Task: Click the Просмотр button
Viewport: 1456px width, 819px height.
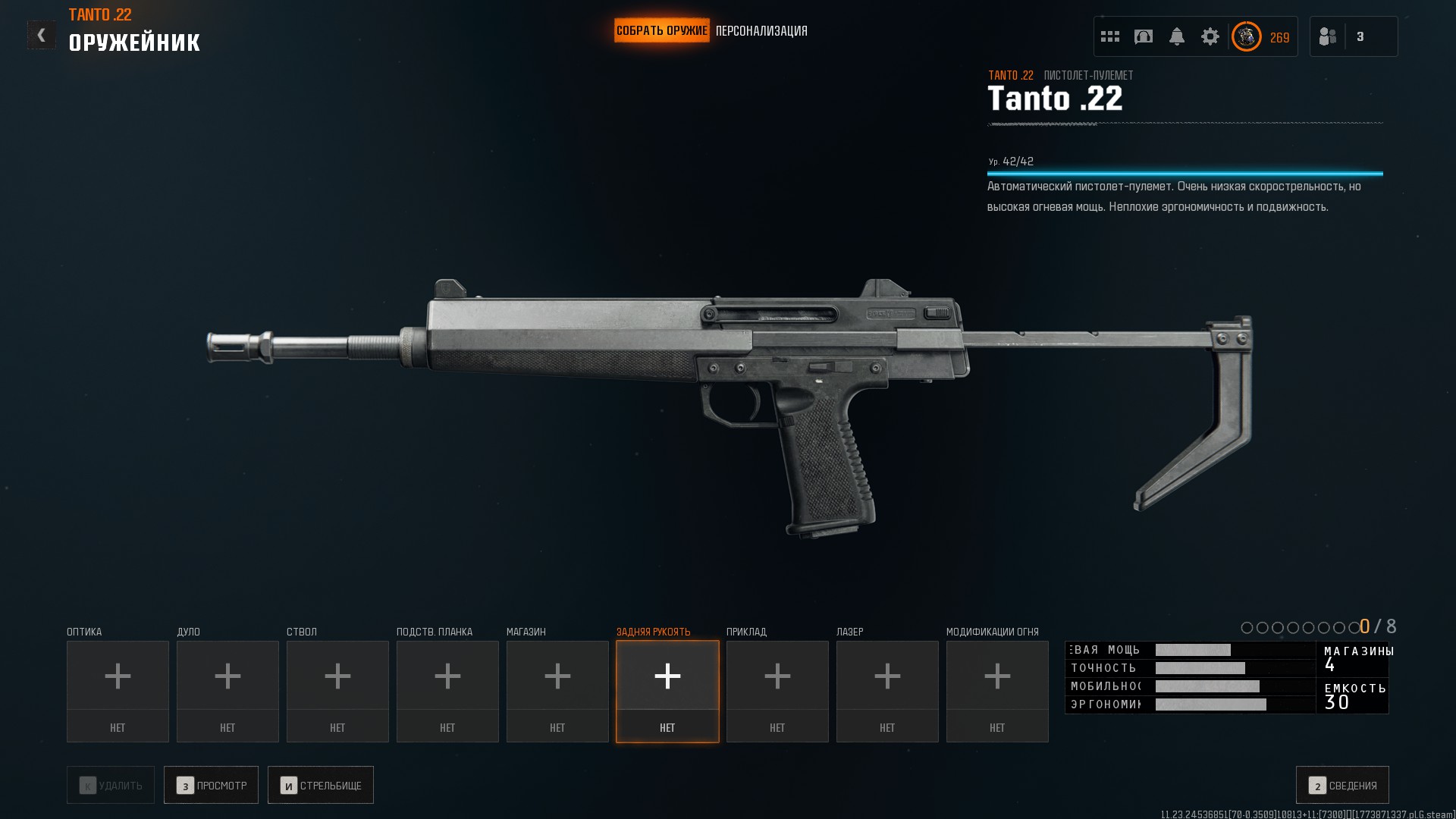Action: click(x=211, y=786)
